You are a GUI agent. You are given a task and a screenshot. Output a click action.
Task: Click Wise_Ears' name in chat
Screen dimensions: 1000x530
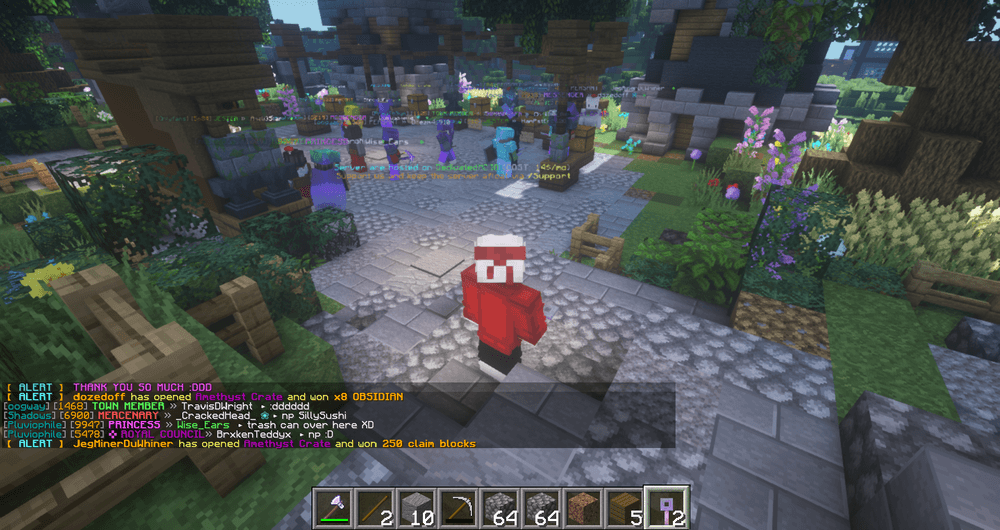202,425
